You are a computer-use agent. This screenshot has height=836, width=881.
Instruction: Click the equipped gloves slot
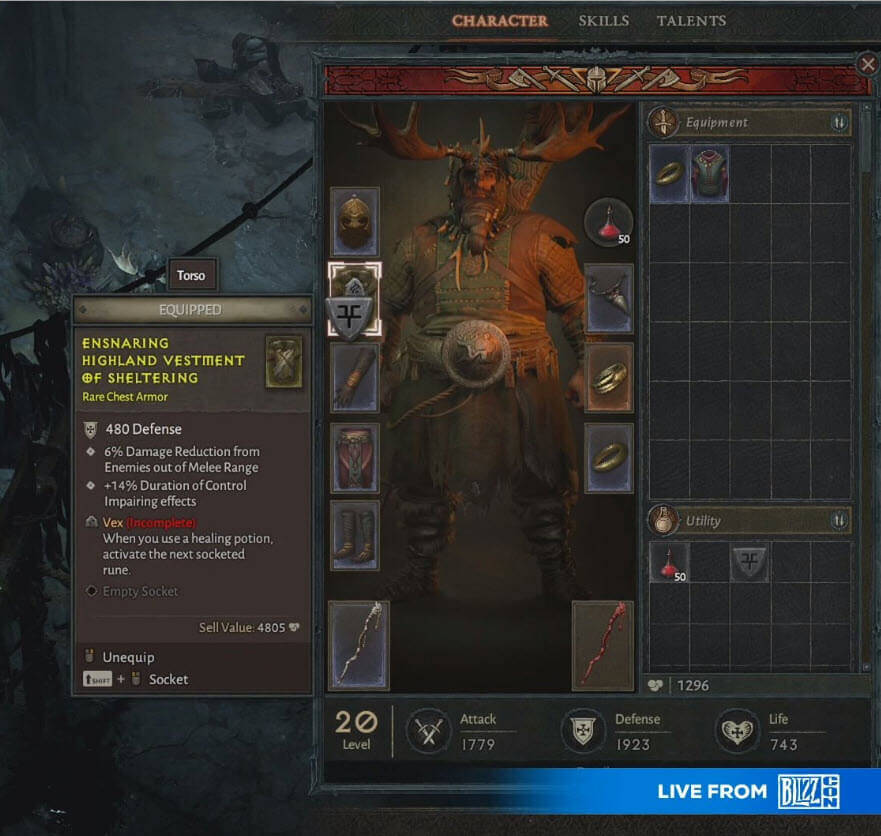click(x=355, y=377)
